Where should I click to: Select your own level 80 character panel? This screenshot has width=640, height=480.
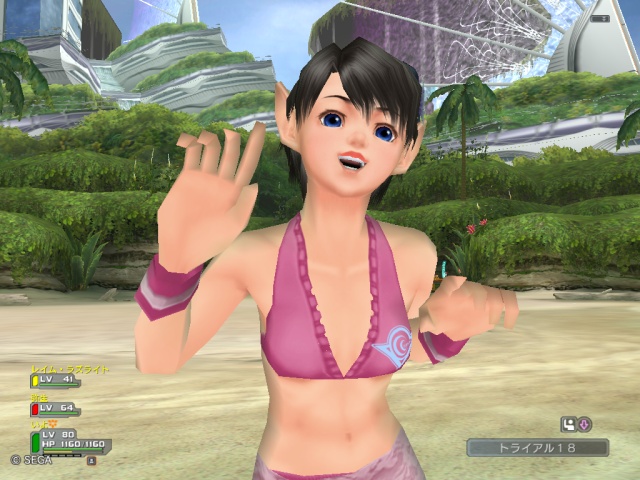[70, 441]
